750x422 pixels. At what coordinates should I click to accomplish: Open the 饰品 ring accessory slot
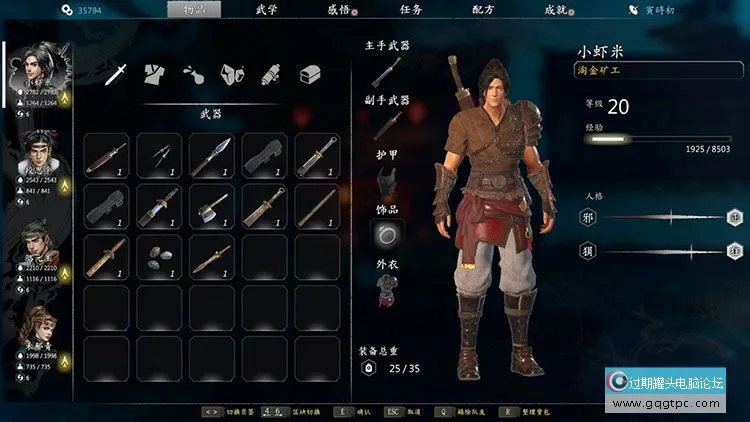click(386, 234)
